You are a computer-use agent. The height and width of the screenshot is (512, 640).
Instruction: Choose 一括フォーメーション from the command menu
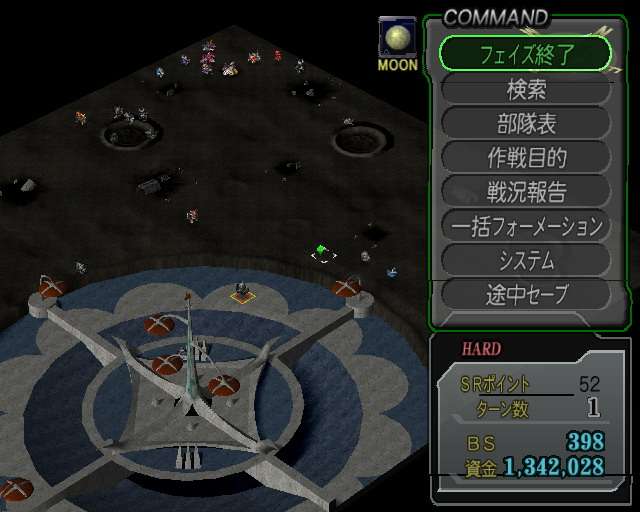(x=525, y=226)
